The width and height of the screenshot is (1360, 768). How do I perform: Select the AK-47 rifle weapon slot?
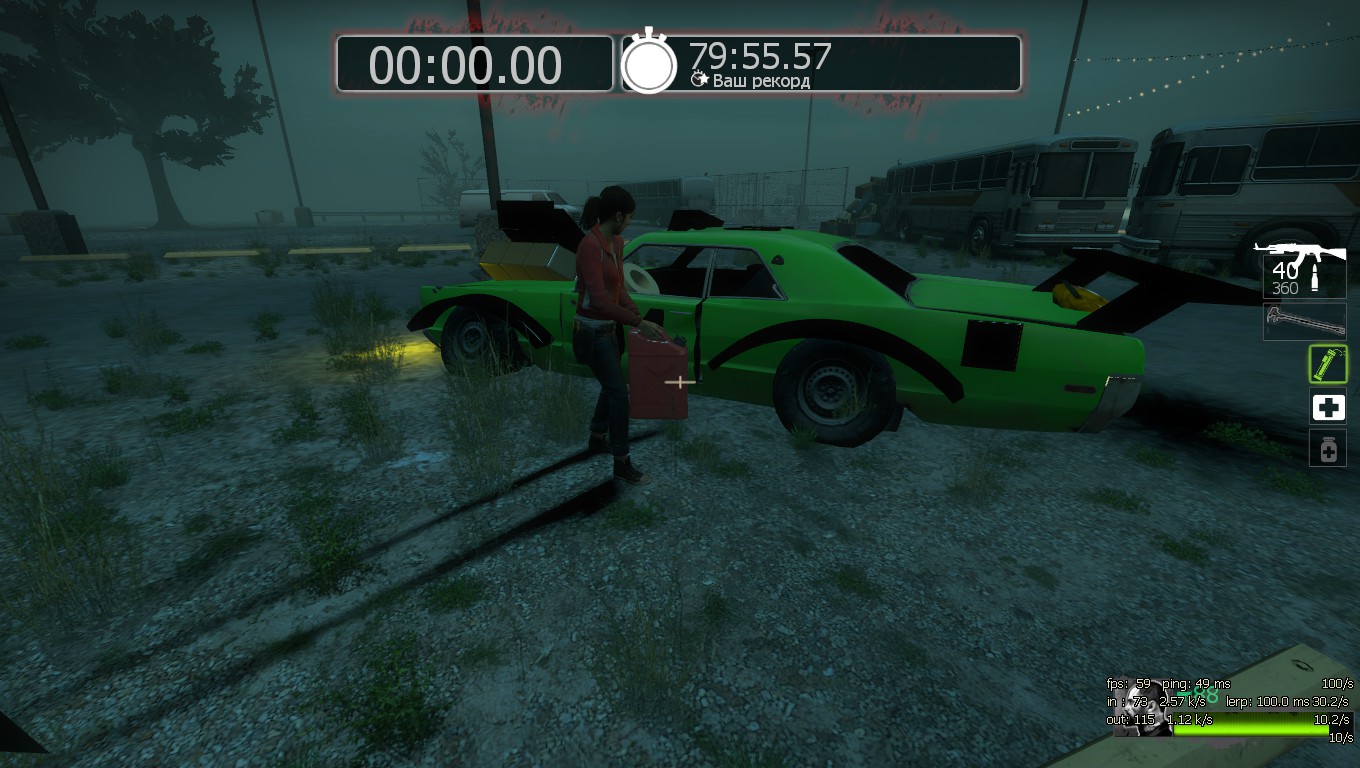[x=1302, y=268]
